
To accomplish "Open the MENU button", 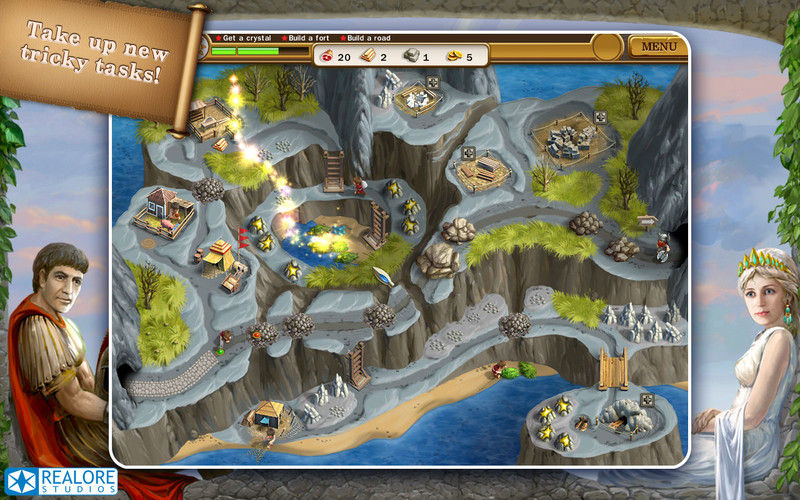I will pyautogui.click(x=658, y=46).
